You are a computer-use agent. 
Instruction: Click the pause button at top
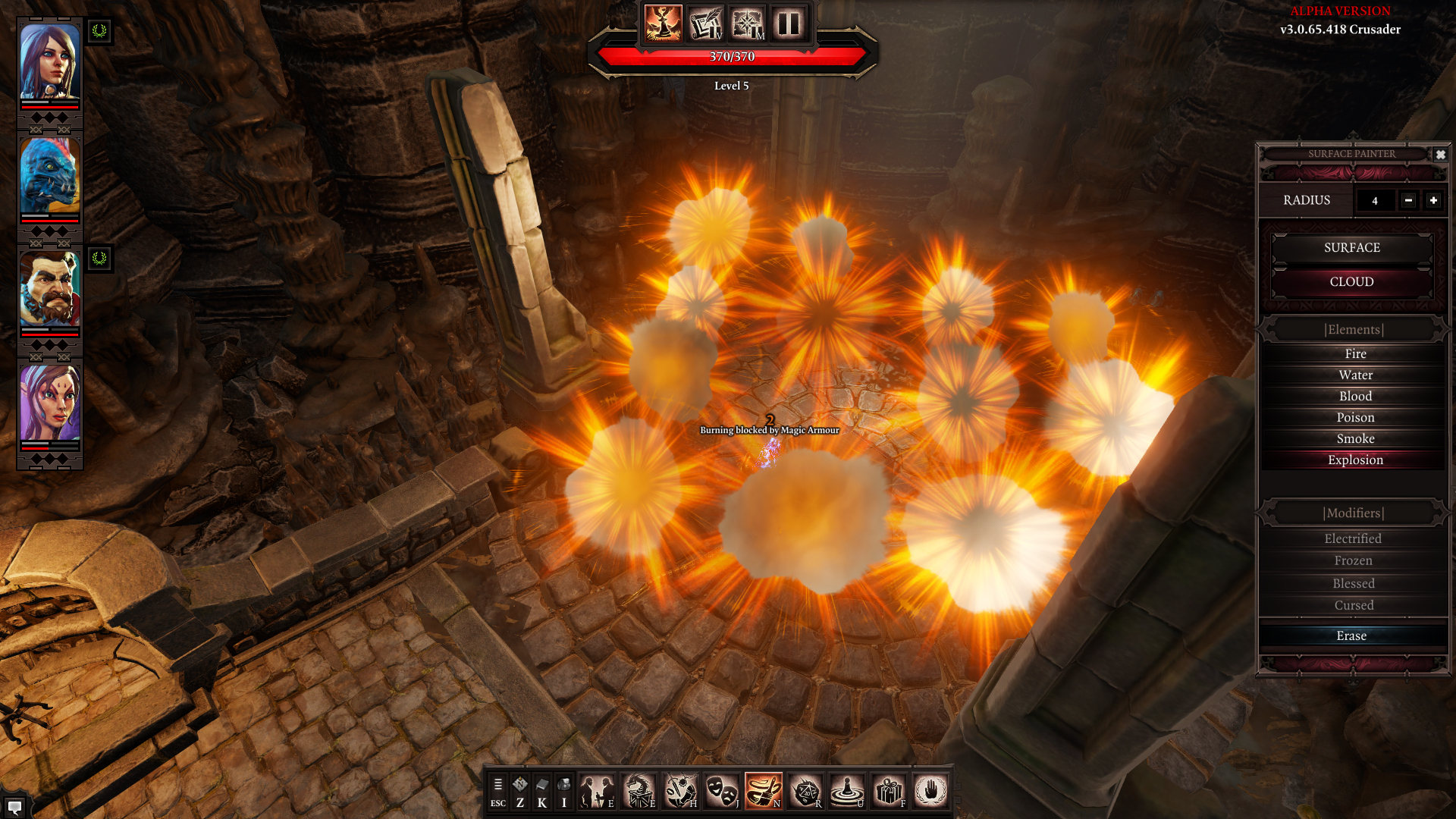click(789, 24)
